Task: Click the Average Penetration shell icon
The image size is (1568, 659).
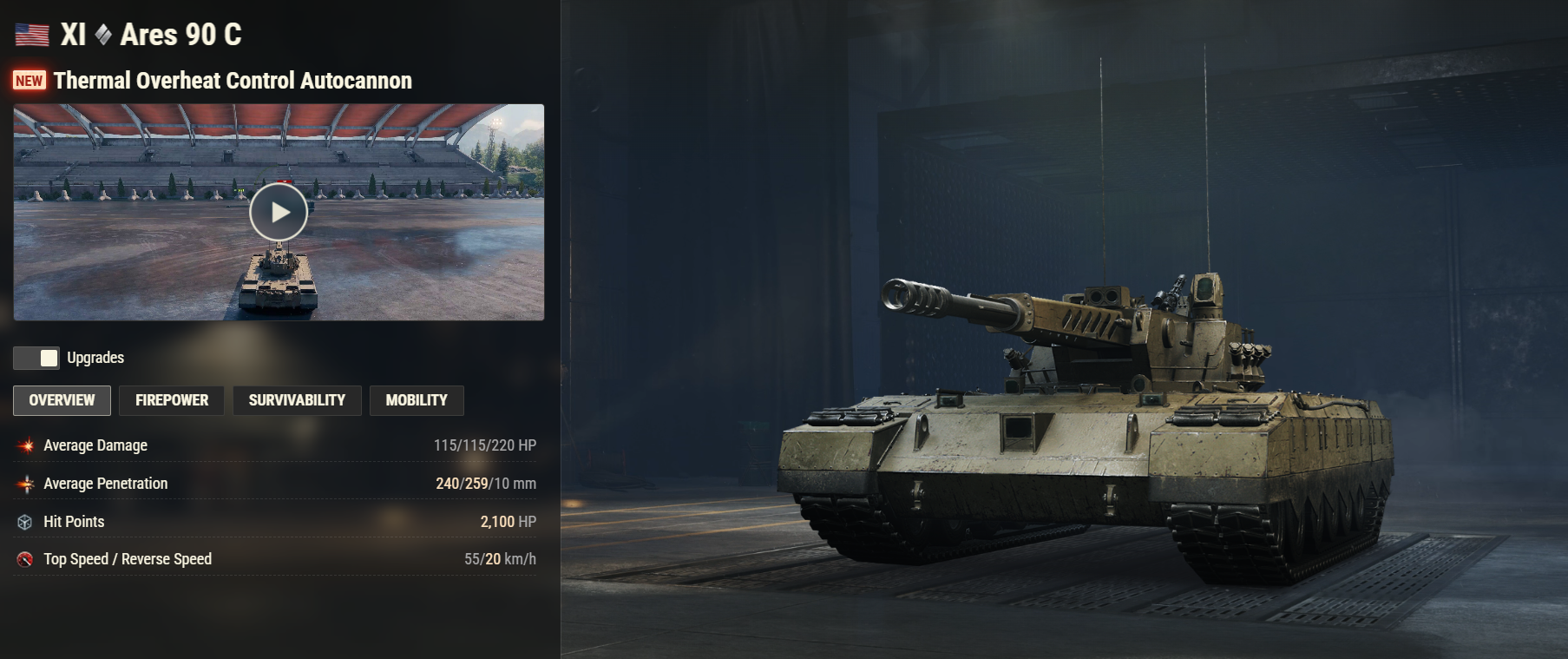Action: [25, 484]
